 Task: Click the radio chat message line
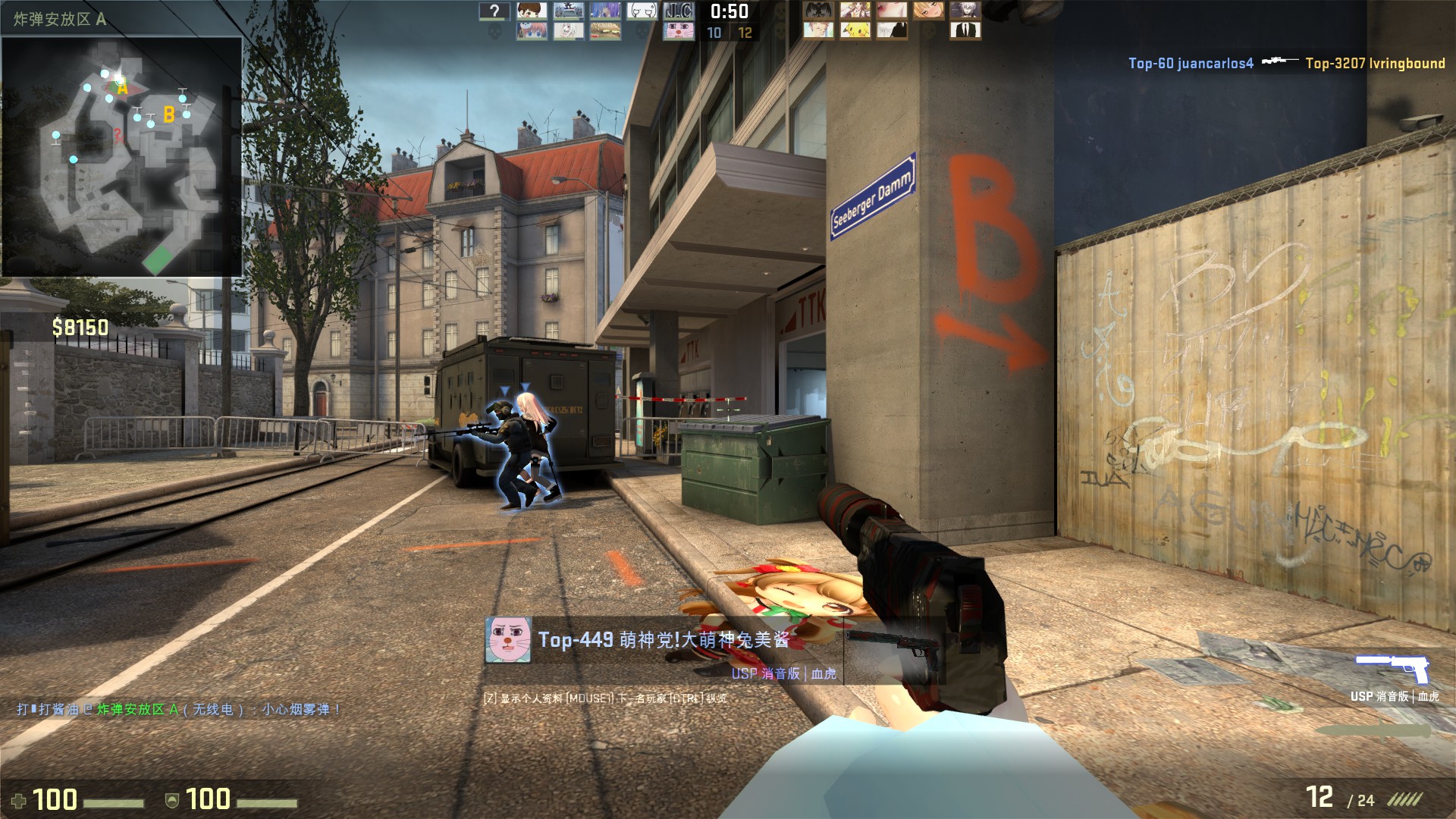point(179,710)
